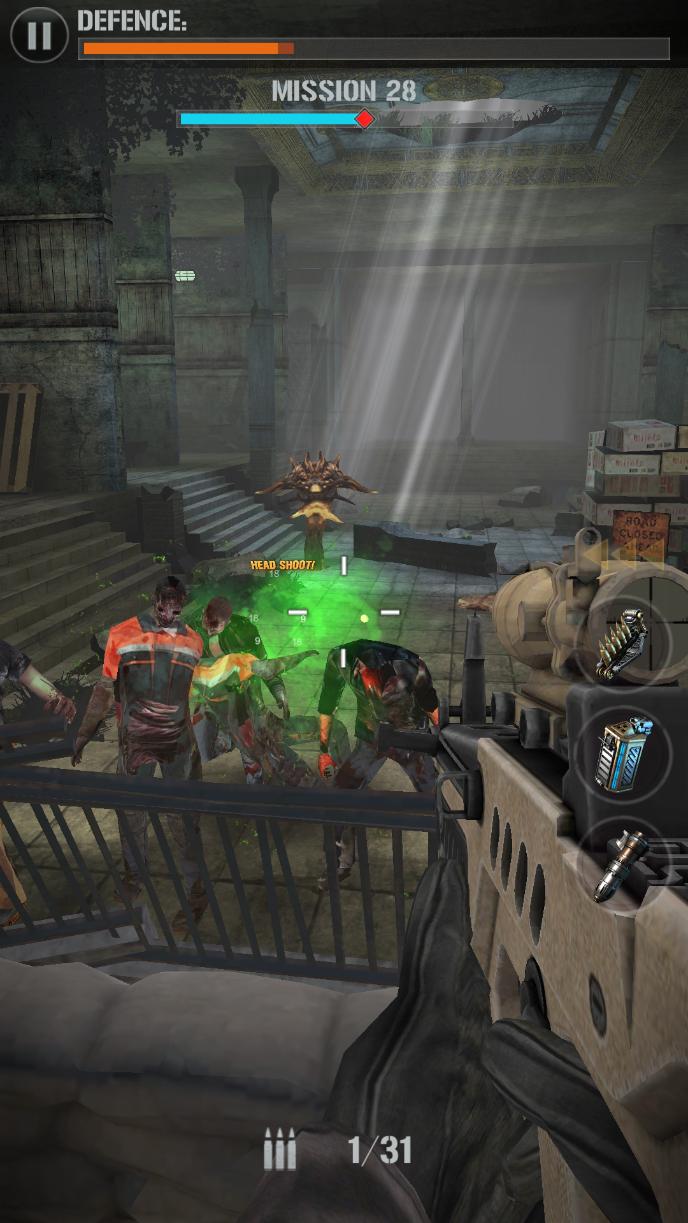Pause the game
The image size is (688, 1223).
coord(39,35)
